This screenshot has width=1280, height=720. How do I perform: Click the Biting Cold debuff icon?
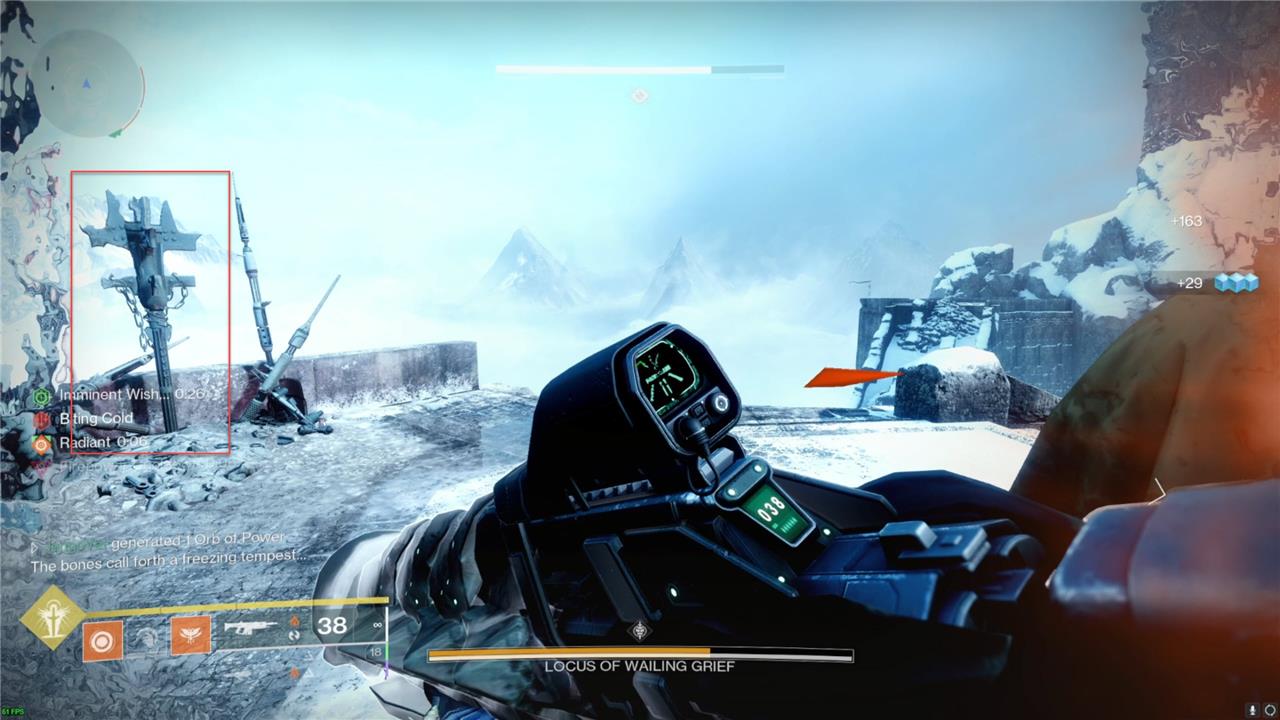click(42, 420)
